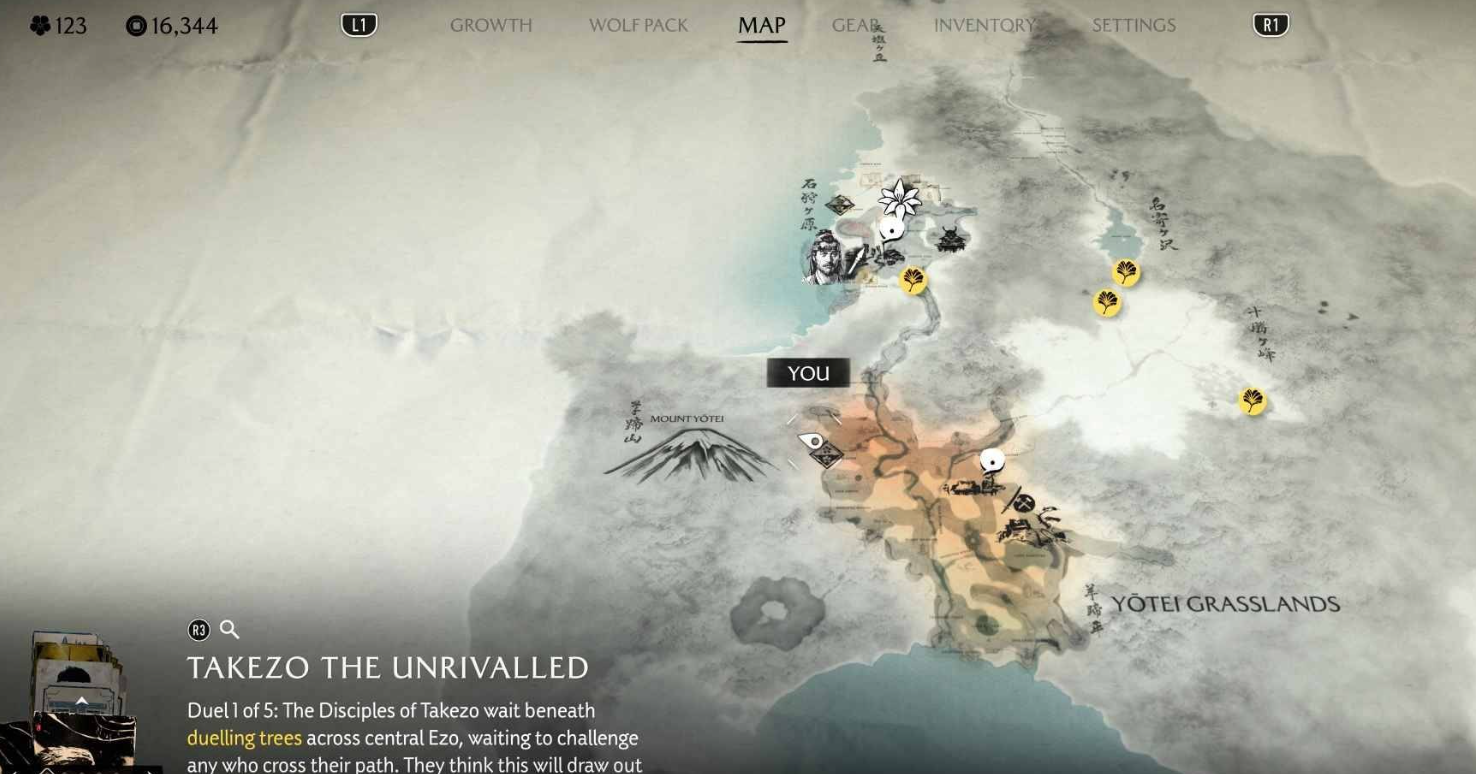1476x774 pixels.
Task: Pick the ginkgo marker just below the lake
Action: coord(1125,272)
